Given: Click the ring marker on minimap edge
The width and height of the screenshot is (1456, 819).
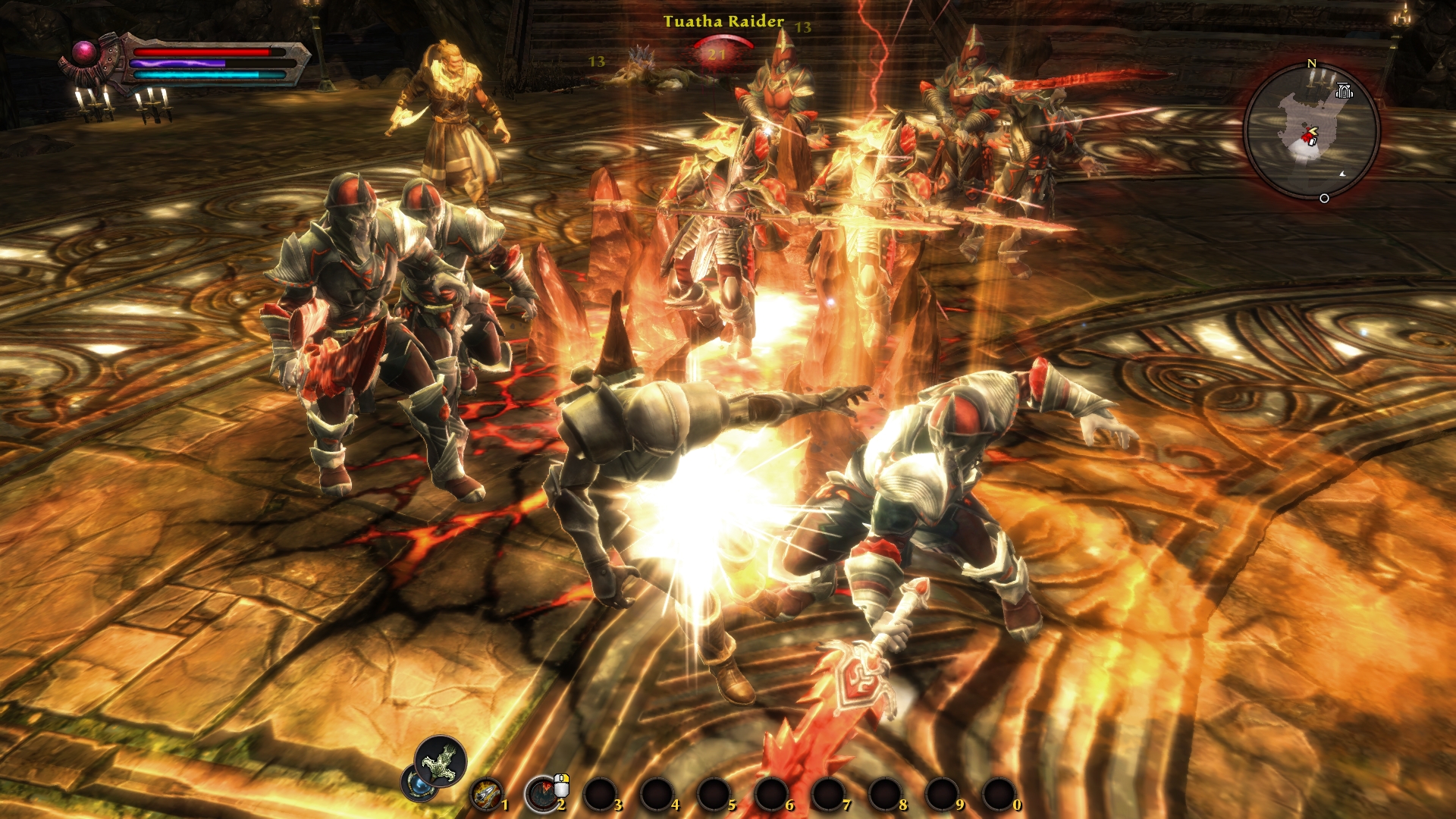Looking at the screenshot, I should tap(1324, 199).
